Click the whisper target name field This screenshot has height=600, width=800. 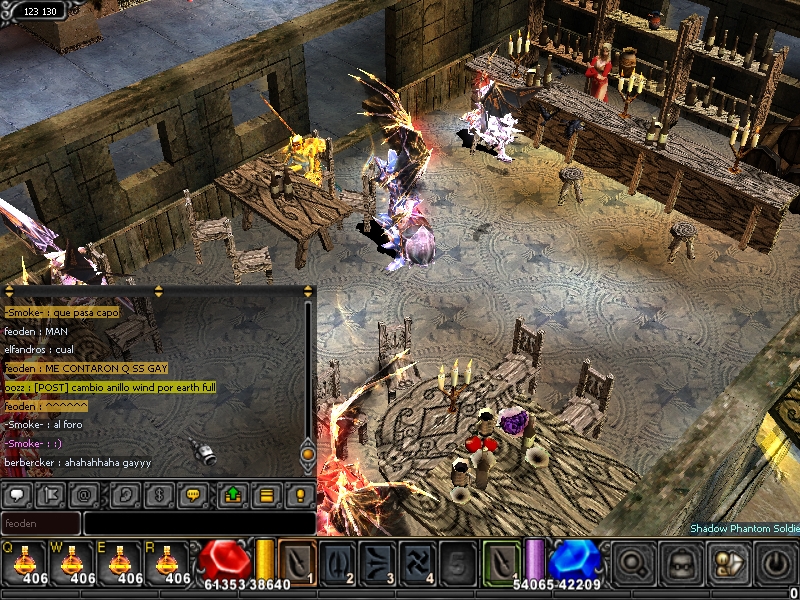(x=41, y=523)
